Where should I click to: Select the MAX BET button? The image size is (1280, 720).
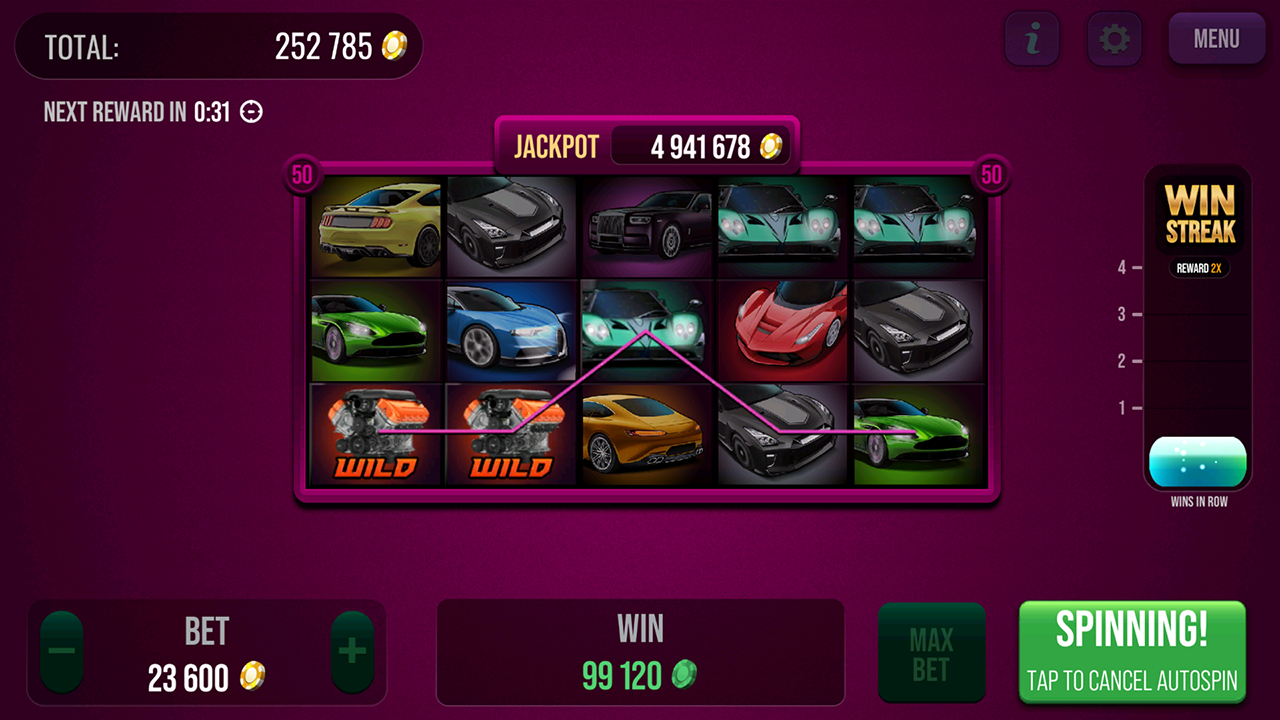click(x=931, y=654)
